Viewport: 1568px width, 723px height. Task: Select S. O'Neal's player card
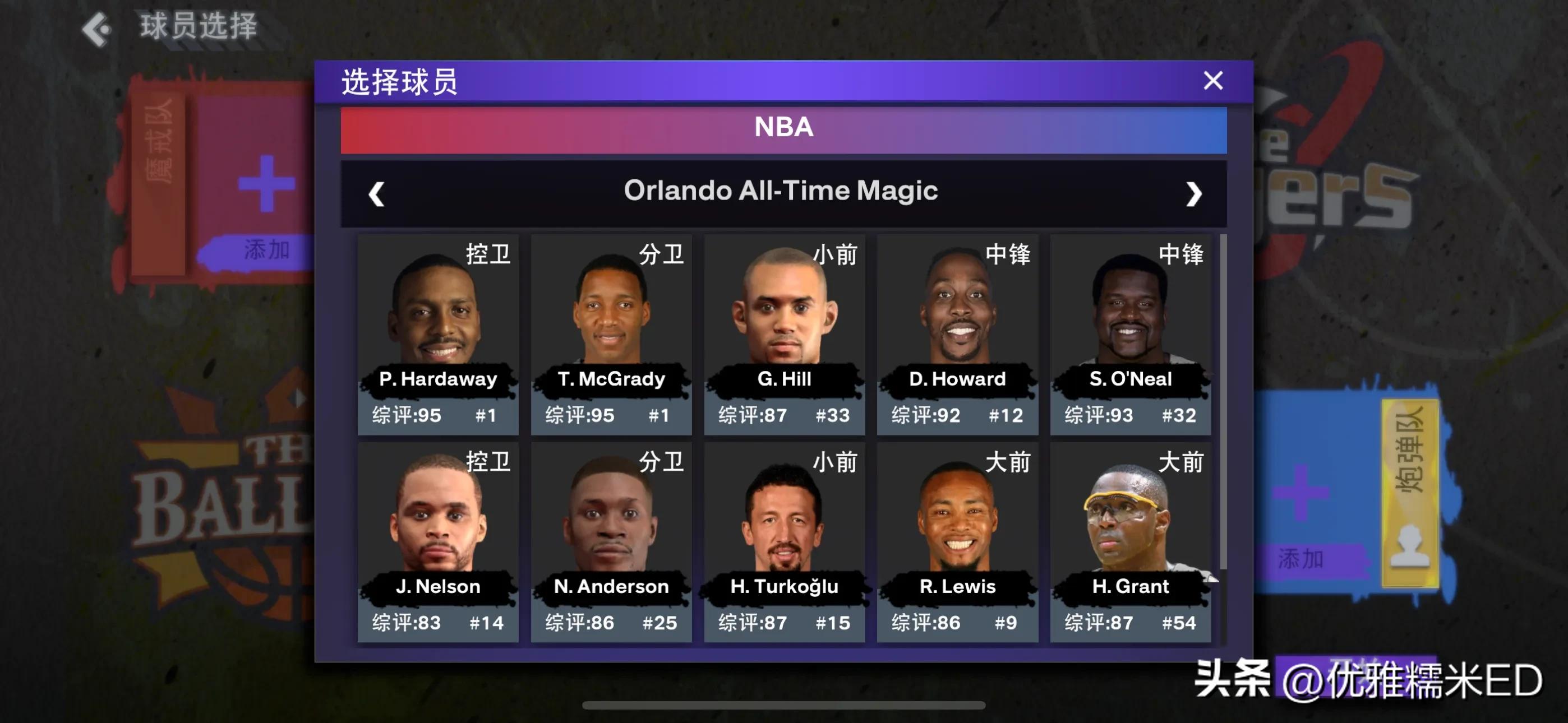pyautogui.click(x=1131, y=335)
